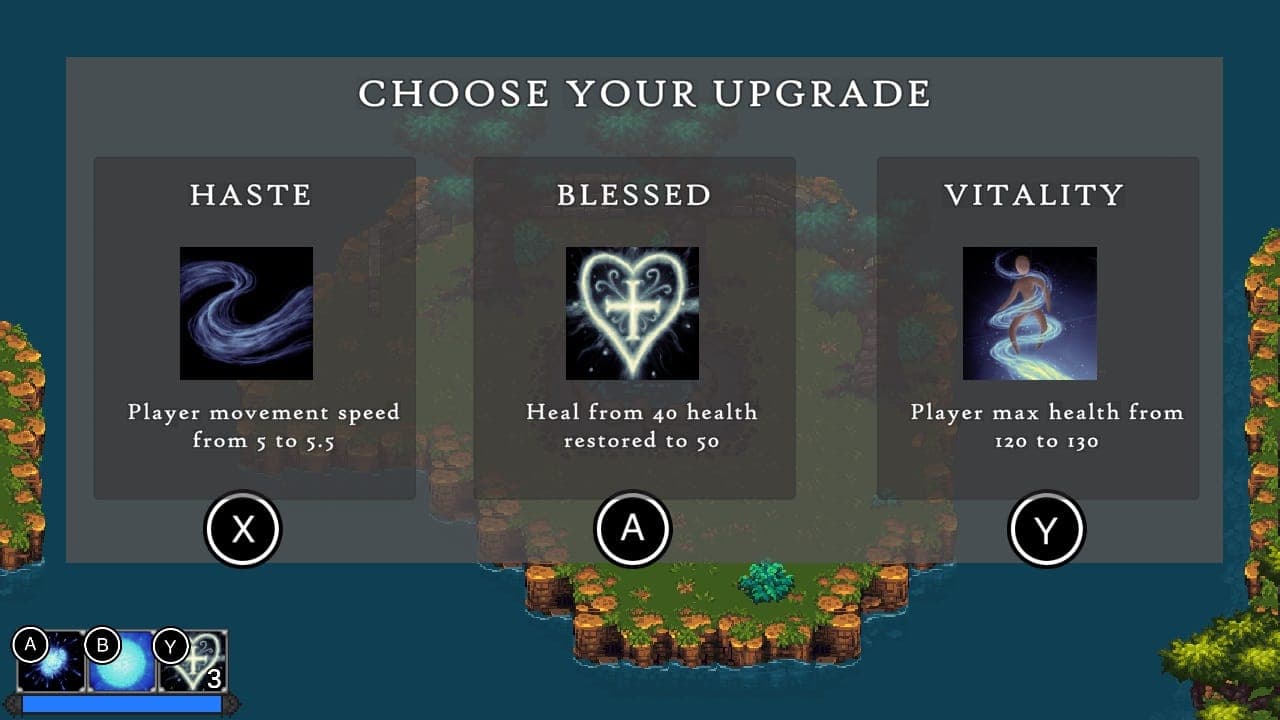Pick the Vitality upgrade card
Screen dimensions: 1280x720
pos(1037,320)
